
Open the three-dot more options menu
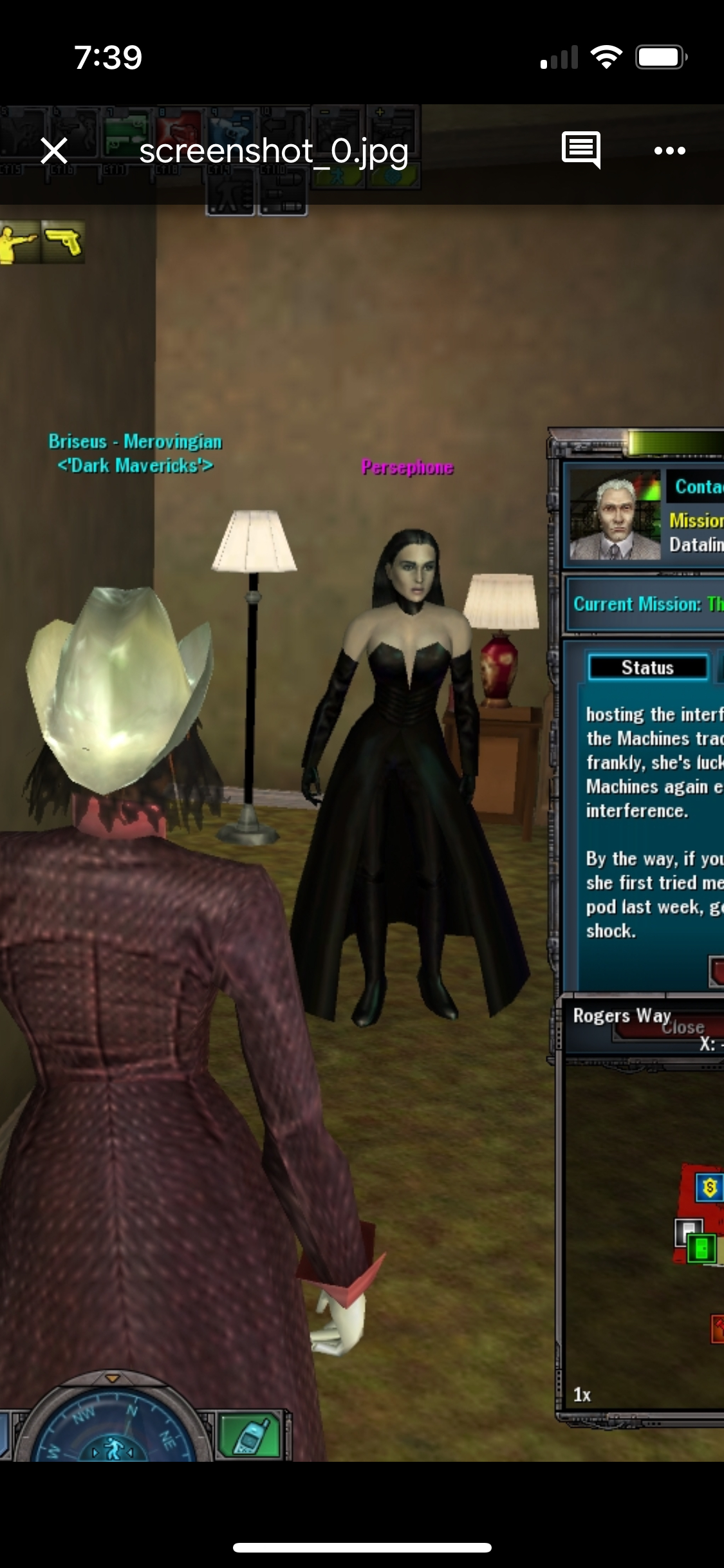tap(669, 151)
